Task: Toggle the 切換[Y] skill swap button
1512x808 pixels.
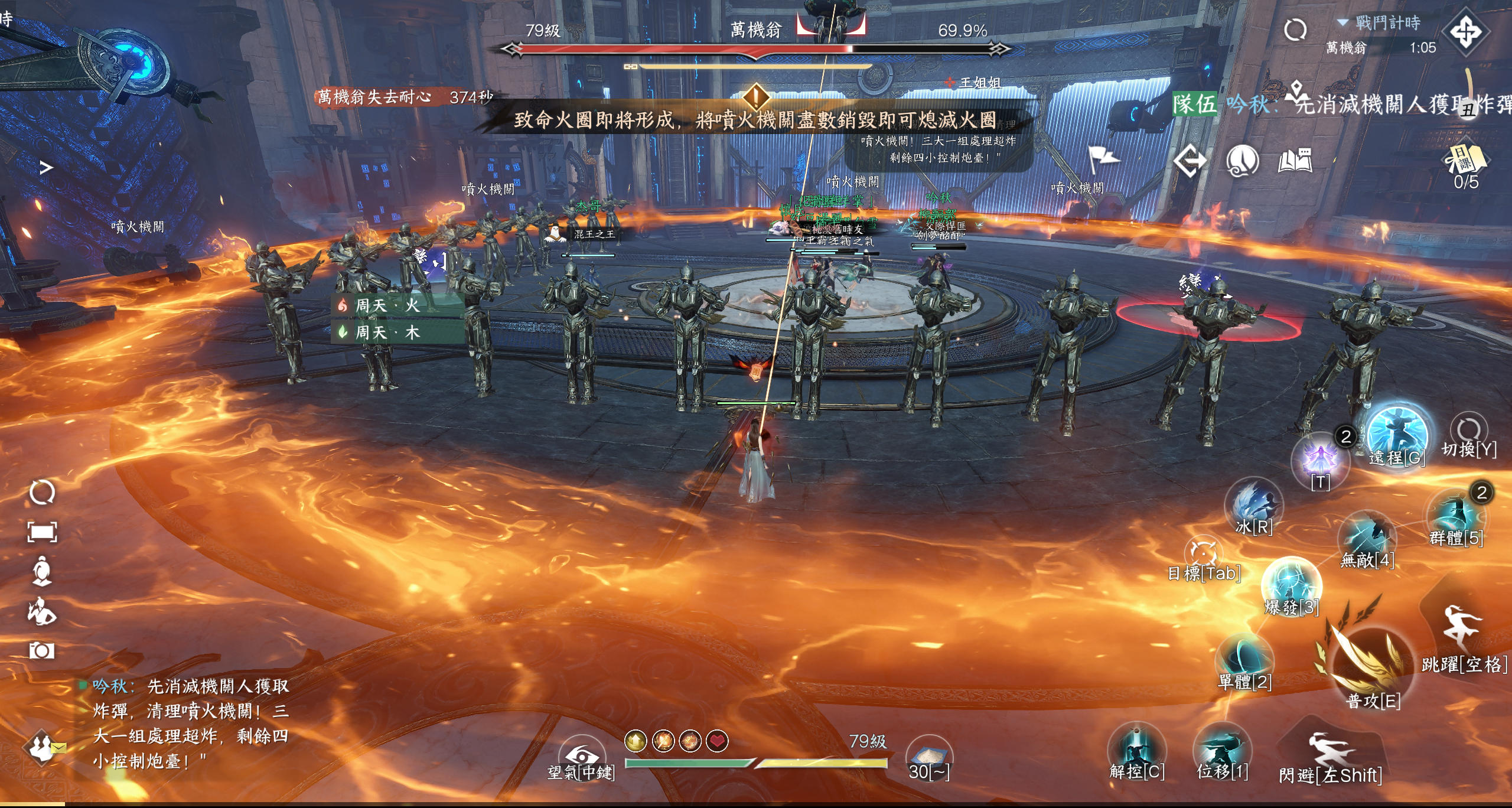Action: point(1468,431)
